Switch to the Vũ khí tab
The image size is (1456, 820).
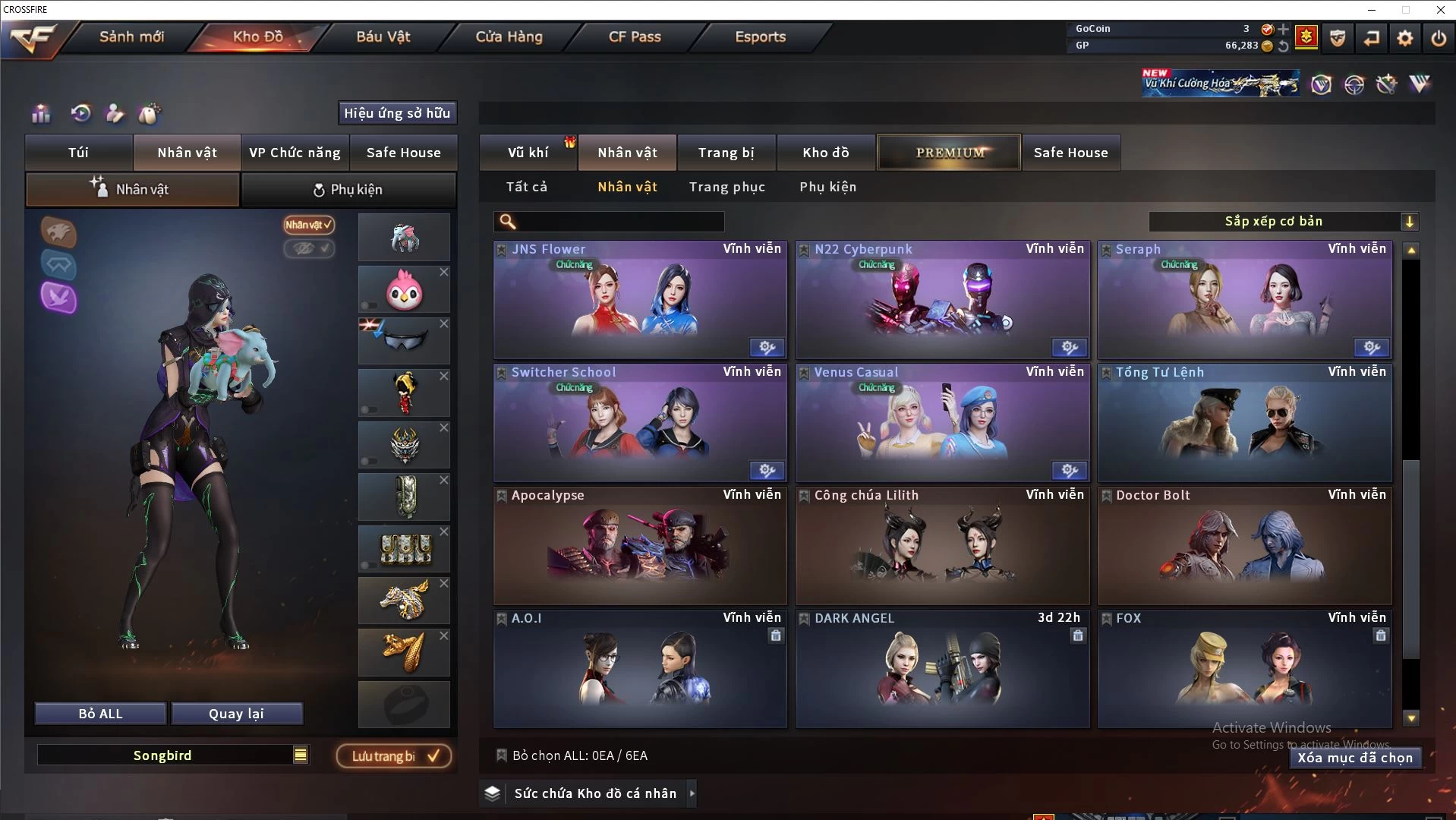[x=528, y=153]
